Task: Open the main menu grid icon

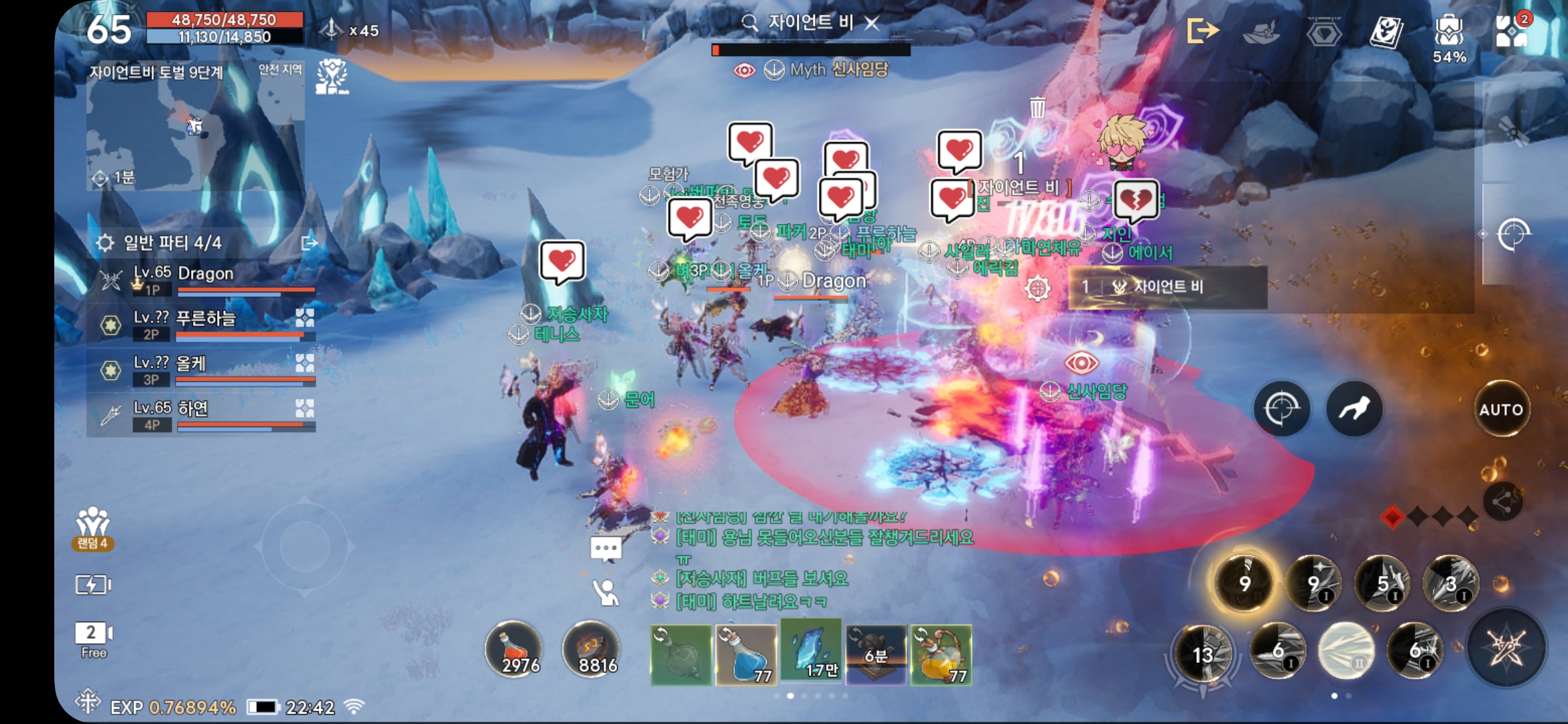Action: 1512,31
